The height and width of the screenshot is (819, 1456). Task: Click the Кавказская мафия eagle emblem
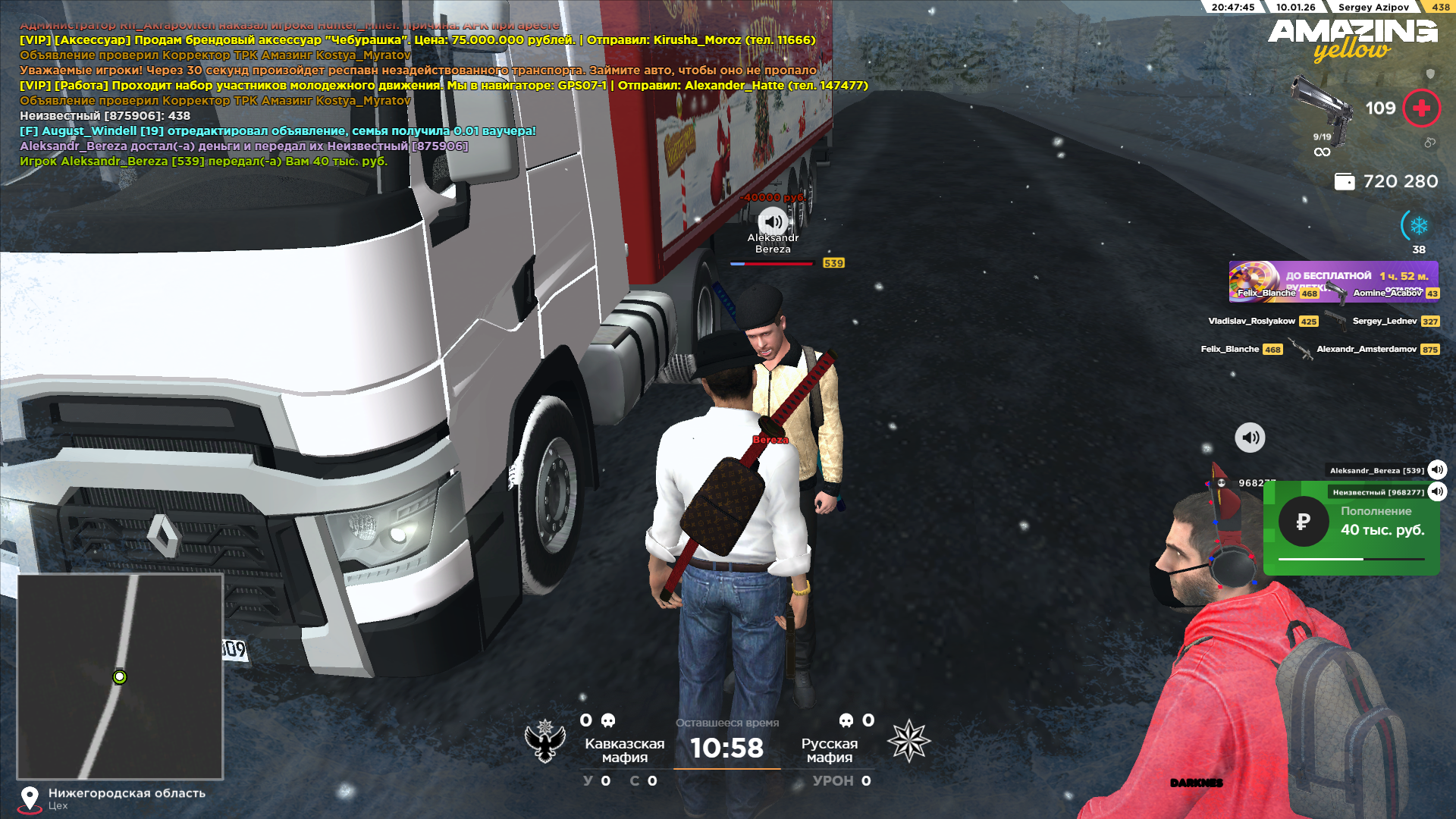(x=545, y=741)
